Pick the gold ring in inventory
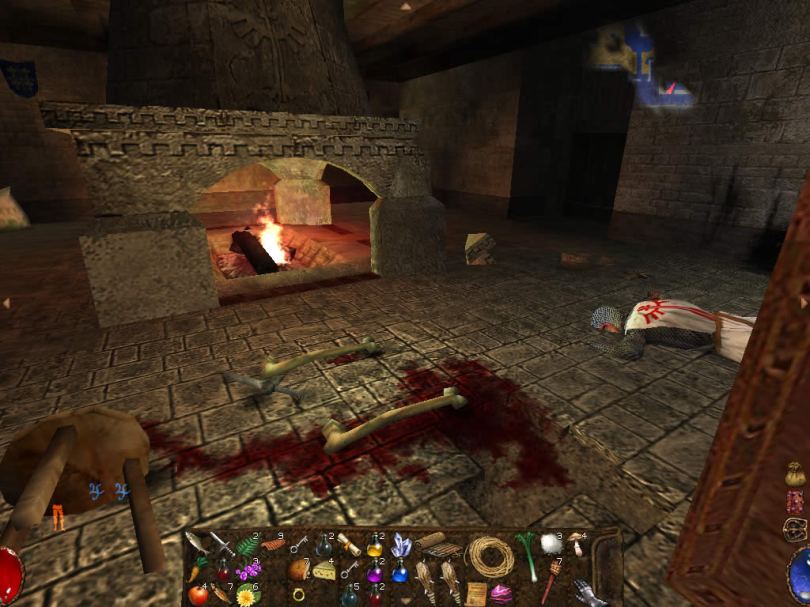810x607 pixels. point(298,594)
